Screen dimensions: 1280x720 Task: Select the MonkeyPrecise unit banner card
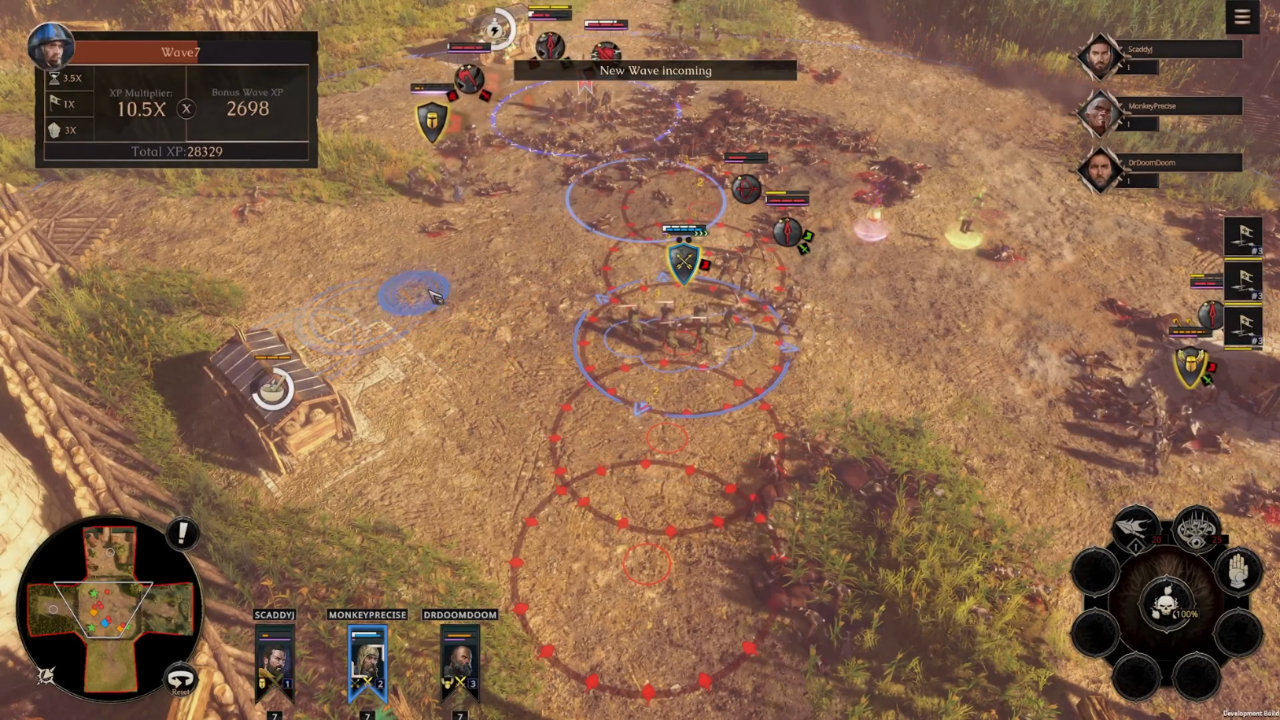click(x=367, y=662)
